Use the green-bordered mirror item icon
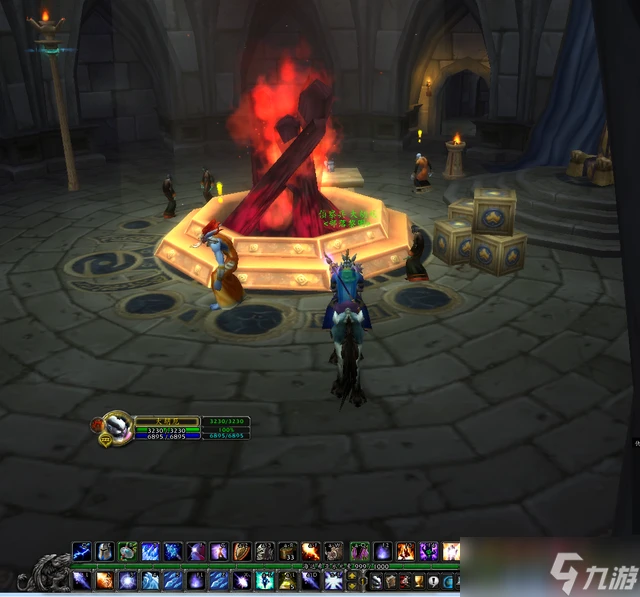640x597 pixels. click(x=127, y=551)
